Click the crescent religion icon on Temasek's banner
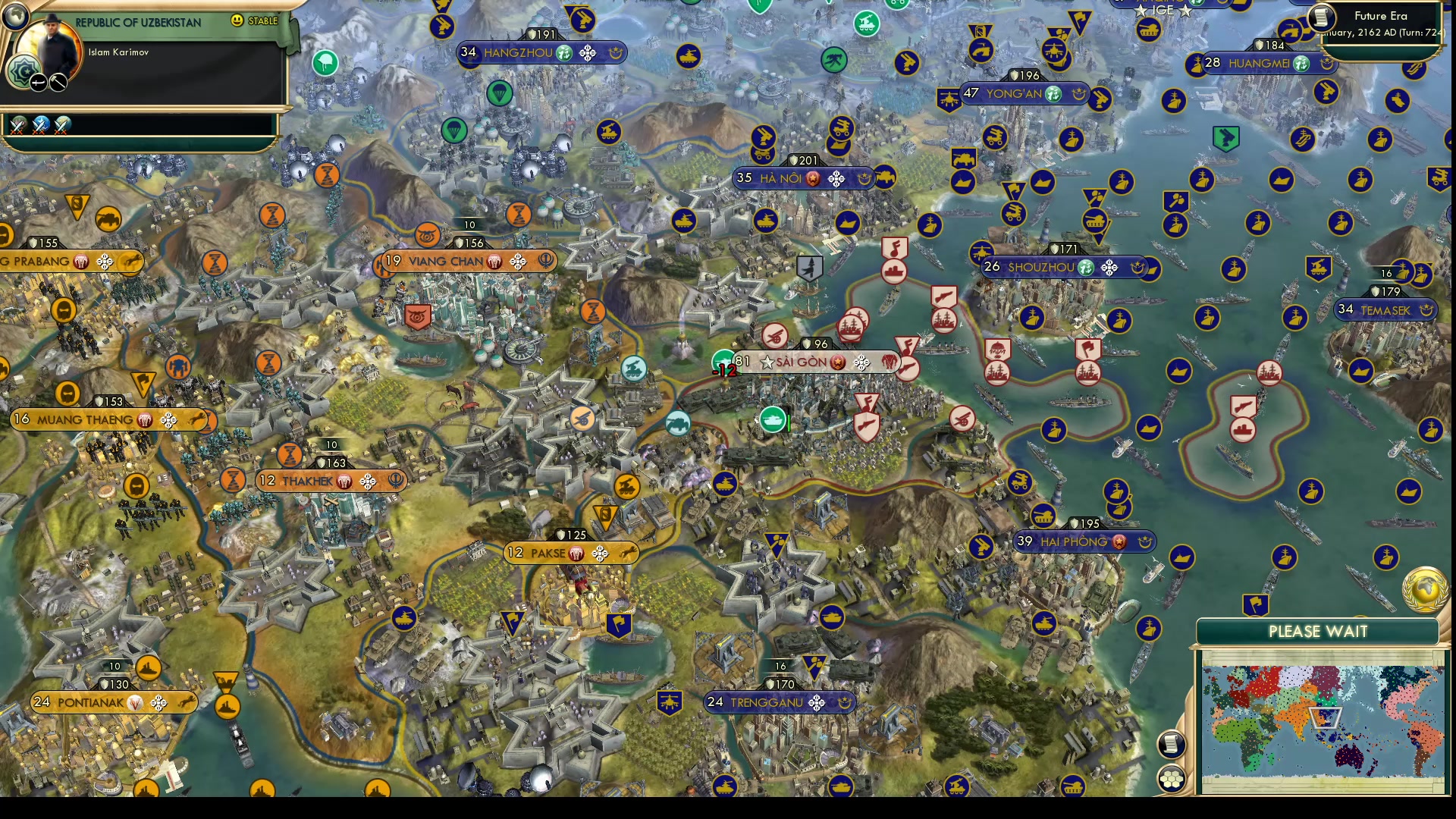The width and height of the screenshot is (1456, 819). tap(1426, 309)
